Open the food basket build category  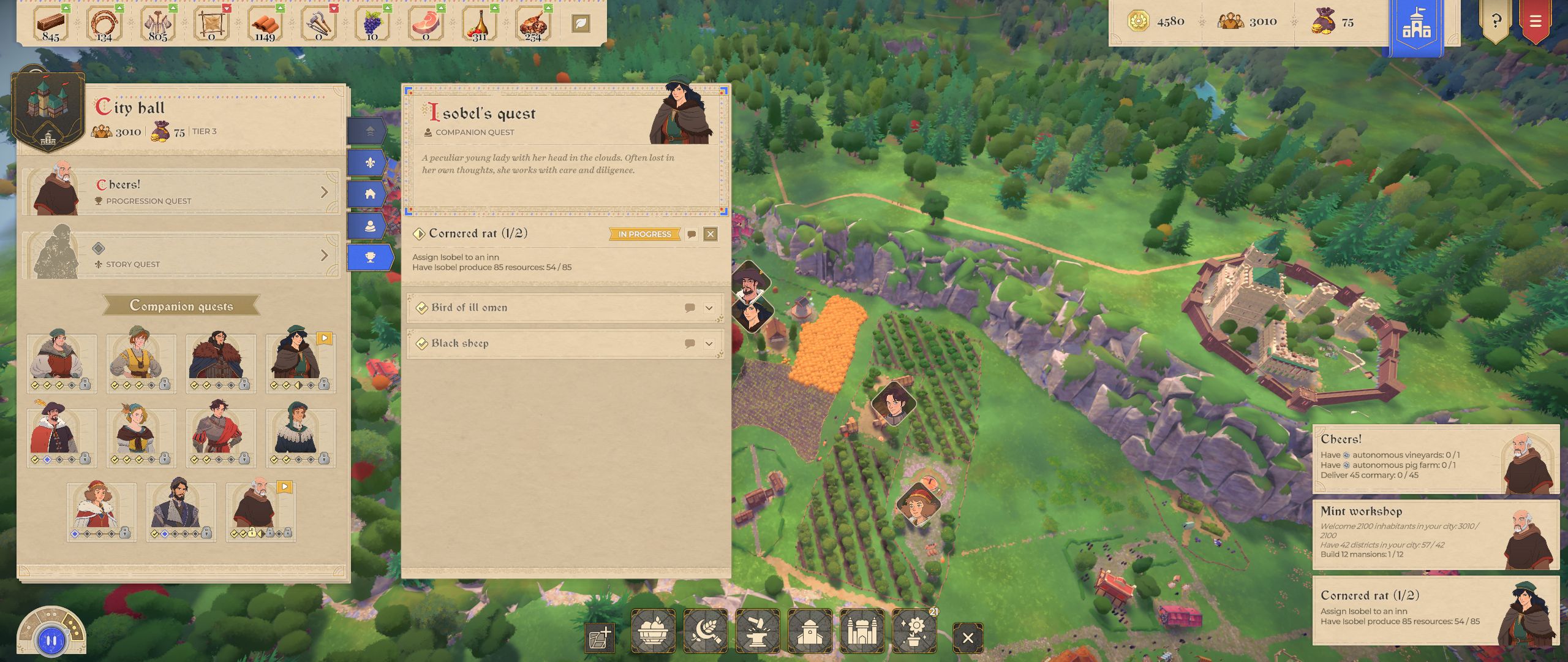click(653, 631)
